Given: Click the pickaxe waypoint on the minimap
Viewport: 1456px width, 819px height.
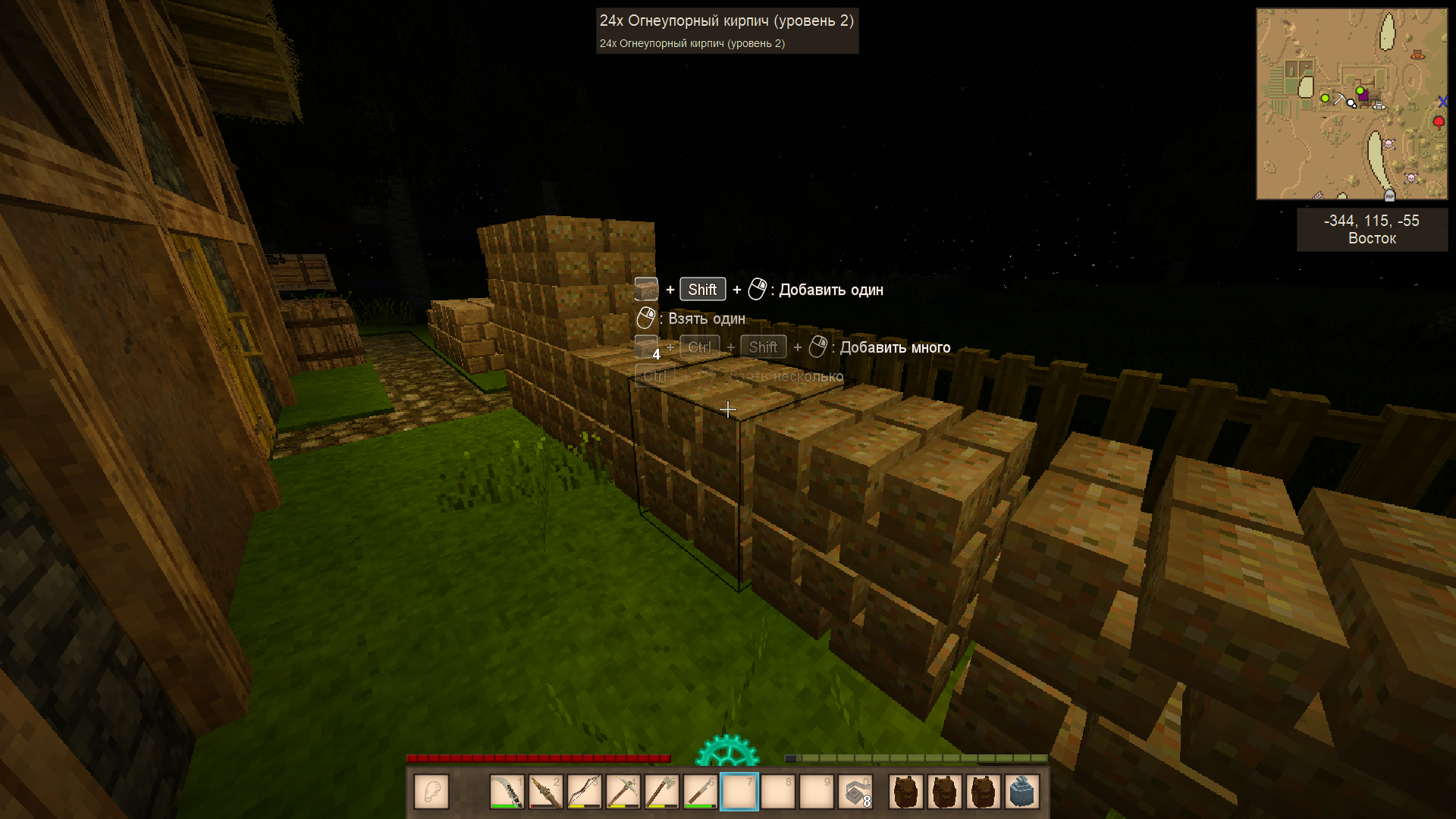Looking at the screenshot, I should tap(1339, 99).
